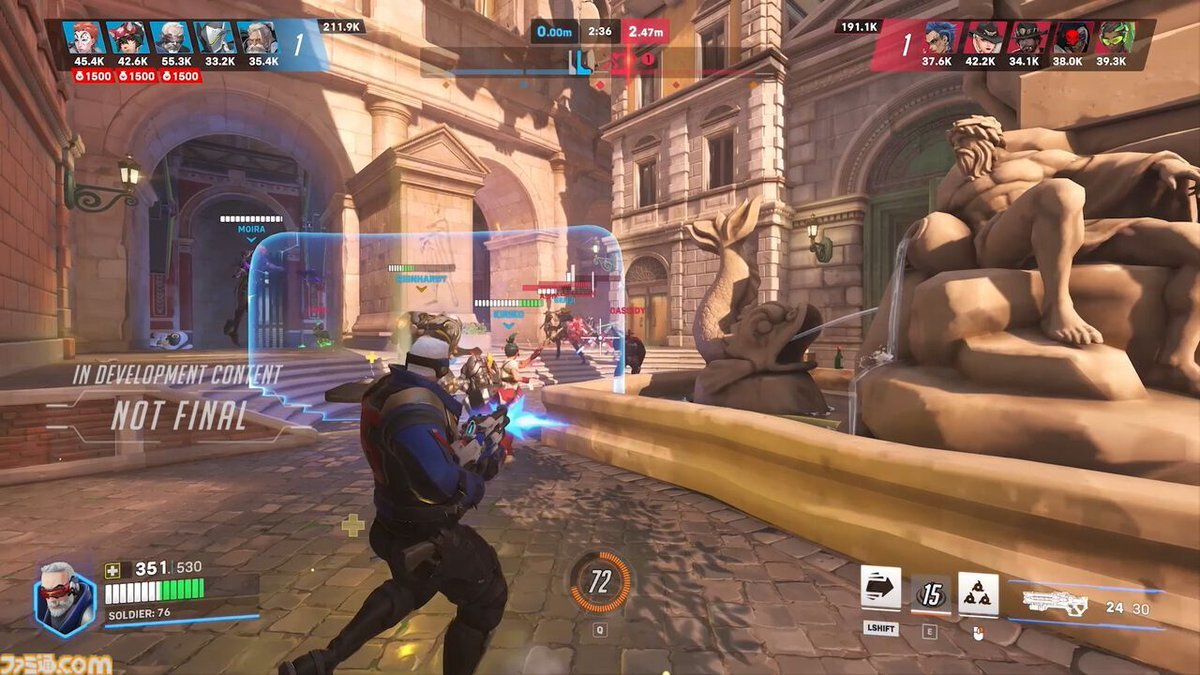Activate the Sprint arrow ability icon

880,589
